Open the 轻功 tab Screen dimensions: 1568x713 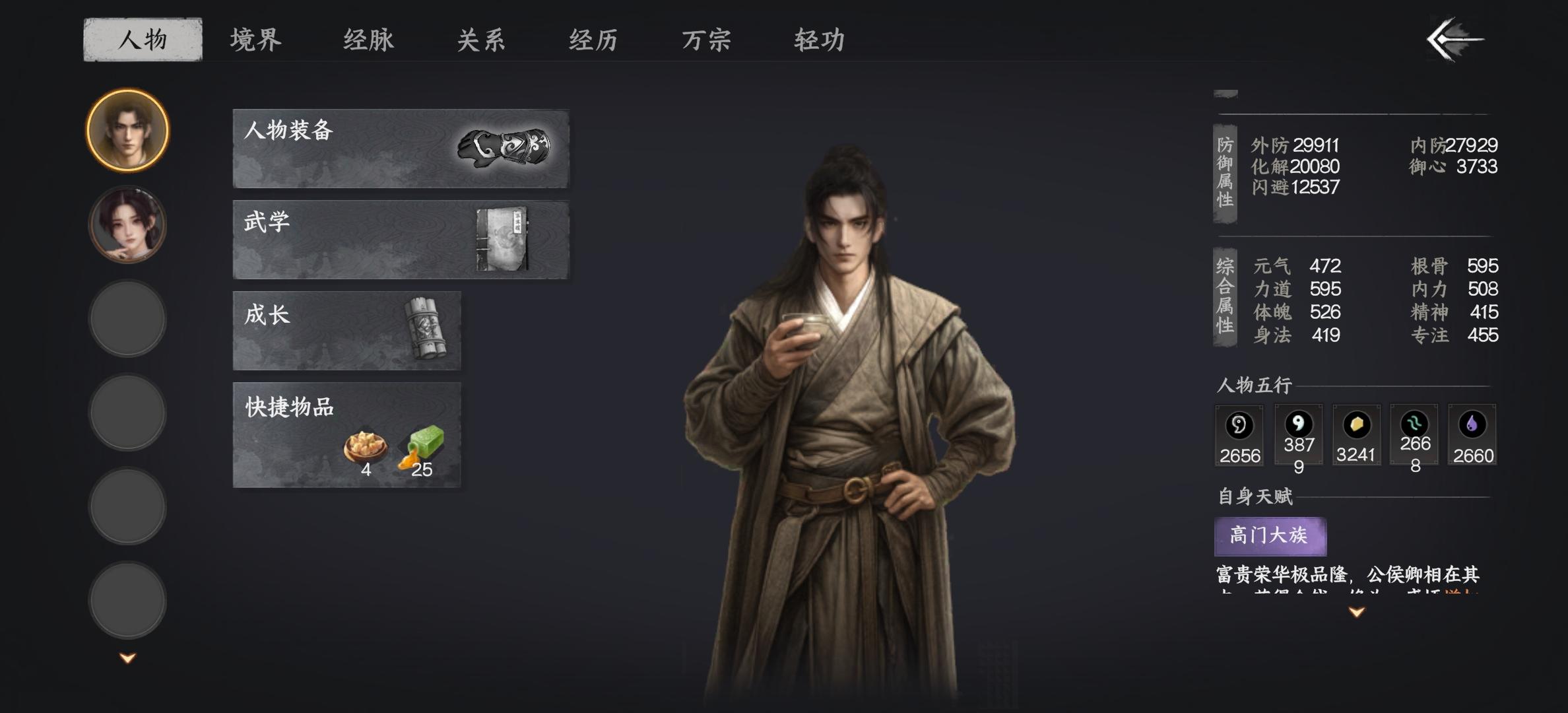[818, 40]
